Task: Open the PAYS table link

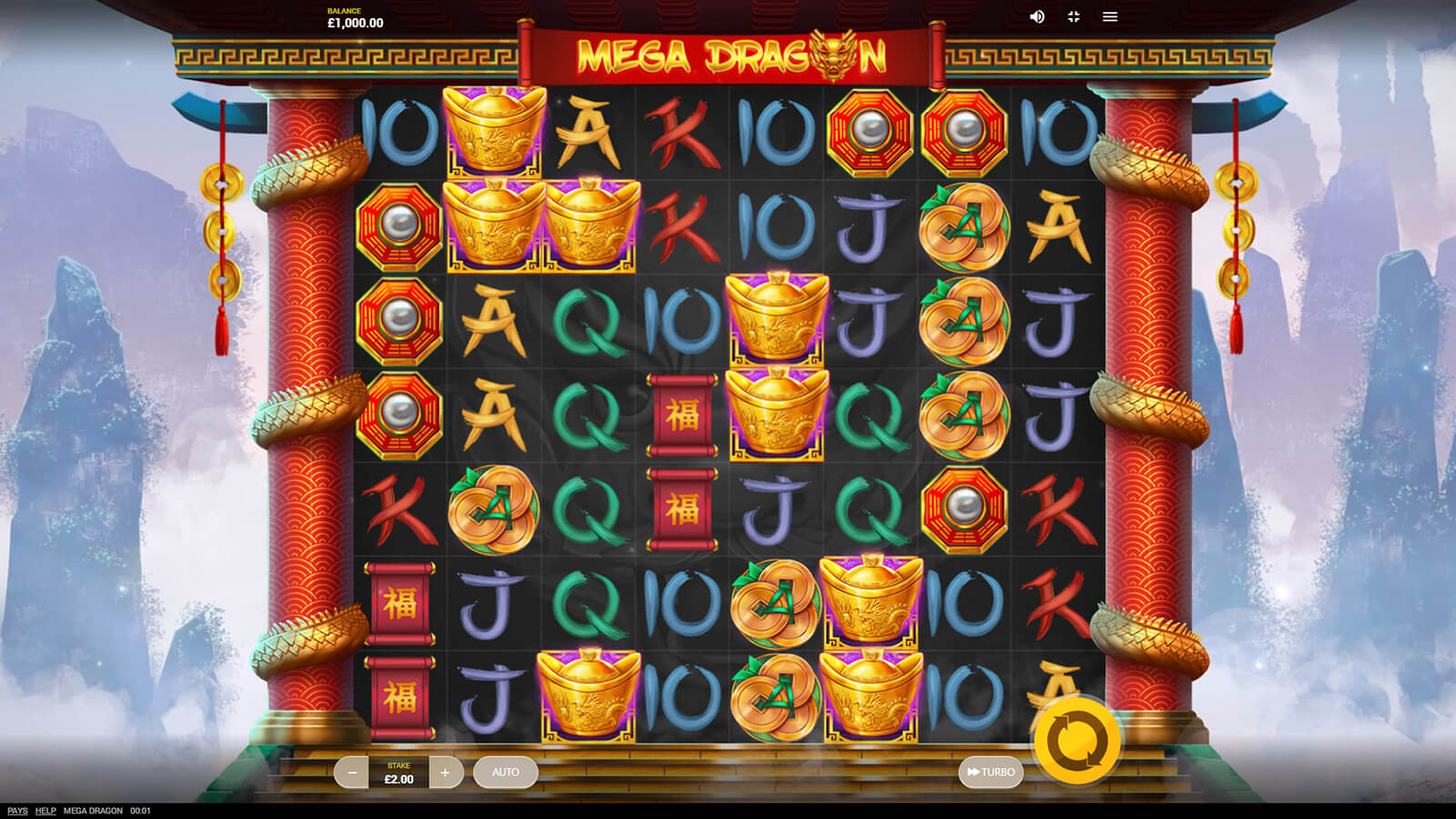Action: click(17, 811)
